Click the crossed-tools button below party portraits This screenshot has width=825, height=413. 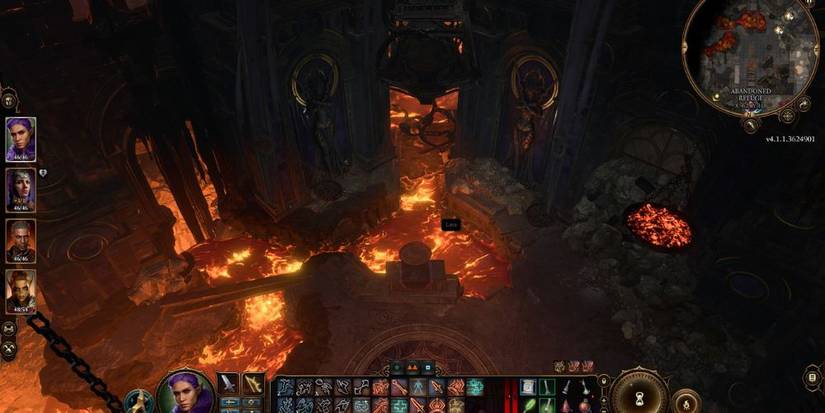click(x=9, y=349)
